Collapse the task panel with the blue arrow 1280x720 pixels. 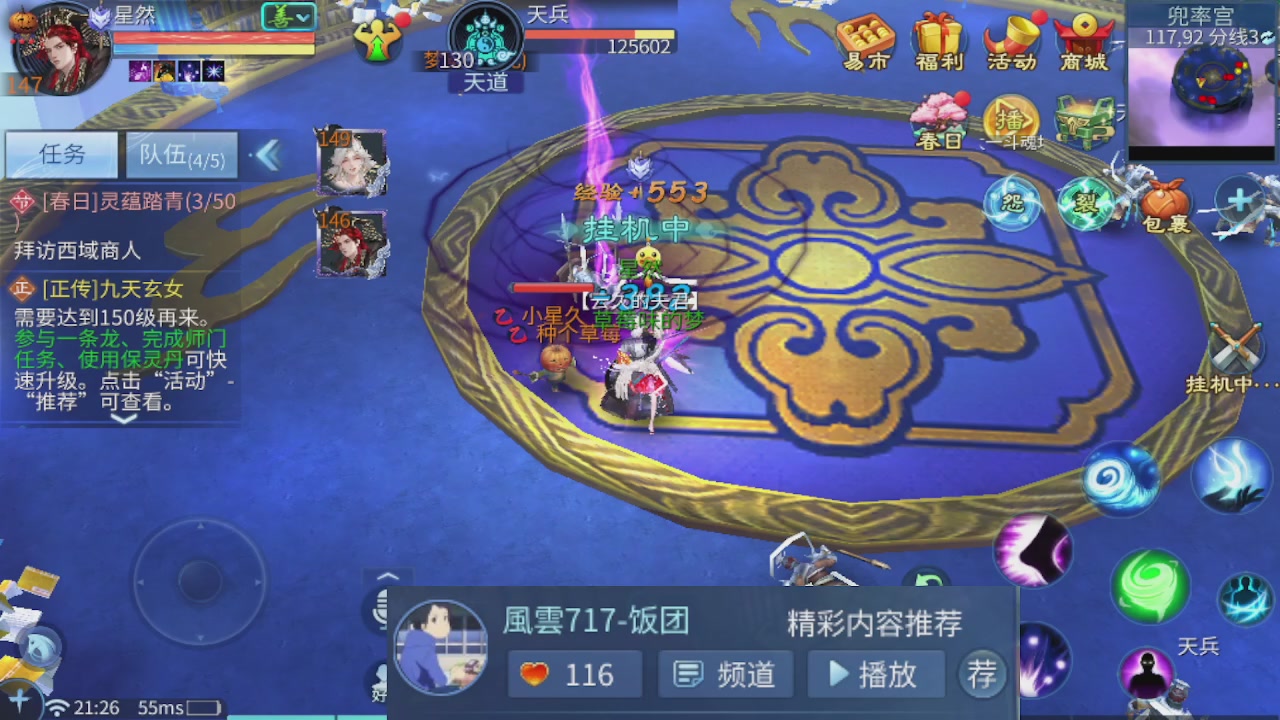(268, 156)
